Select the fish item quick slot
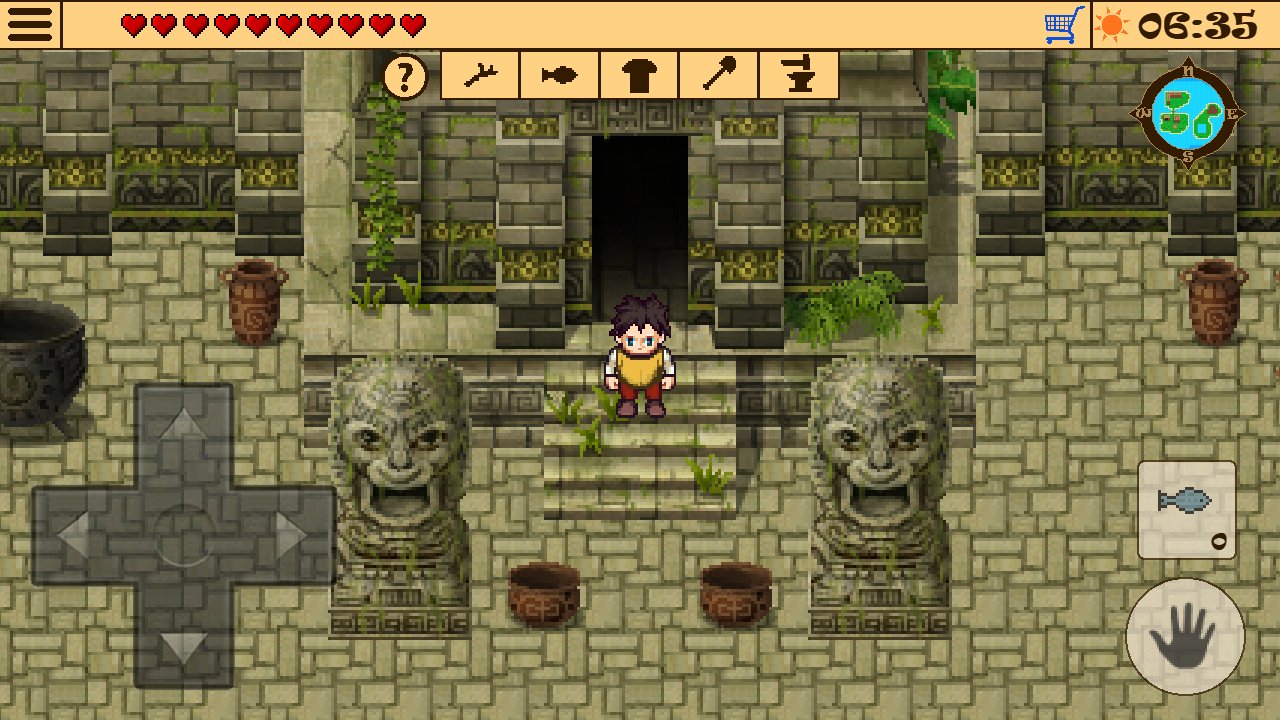Image resolution: width=1280 pixels, height=720 pixels. click(1187, 509)
